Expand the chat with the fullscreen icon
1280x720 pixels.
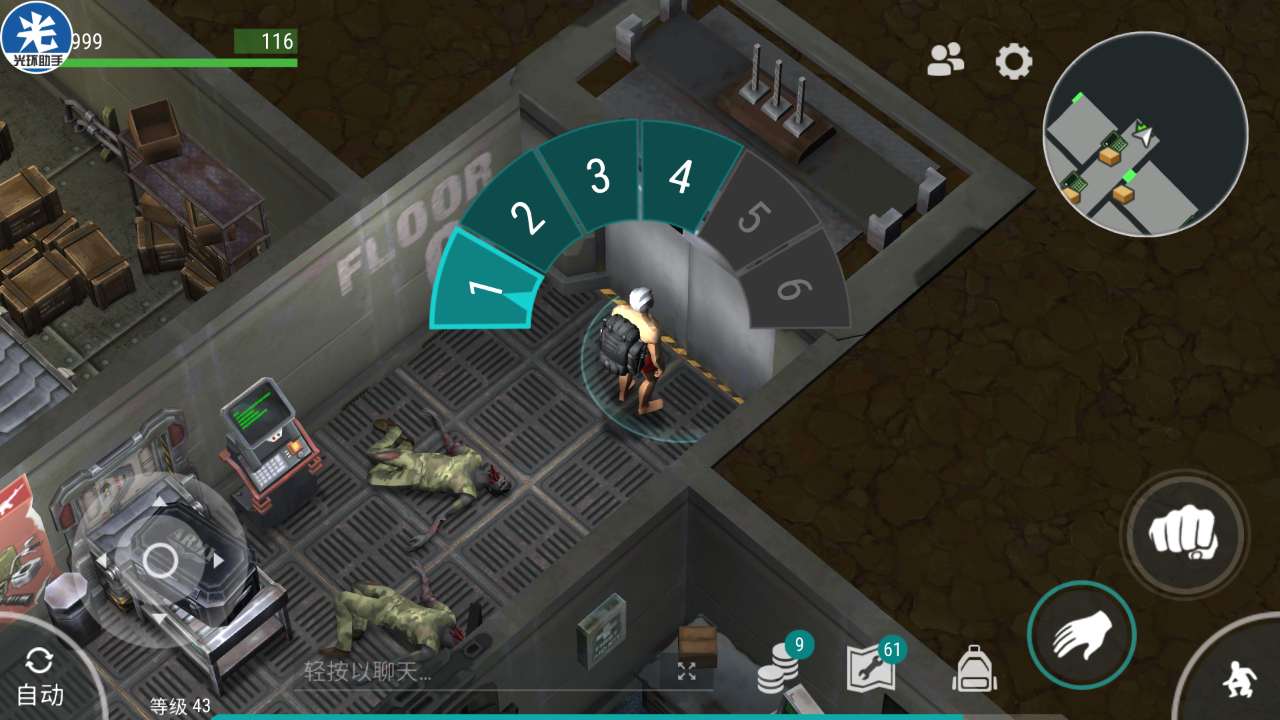(686, 671)
